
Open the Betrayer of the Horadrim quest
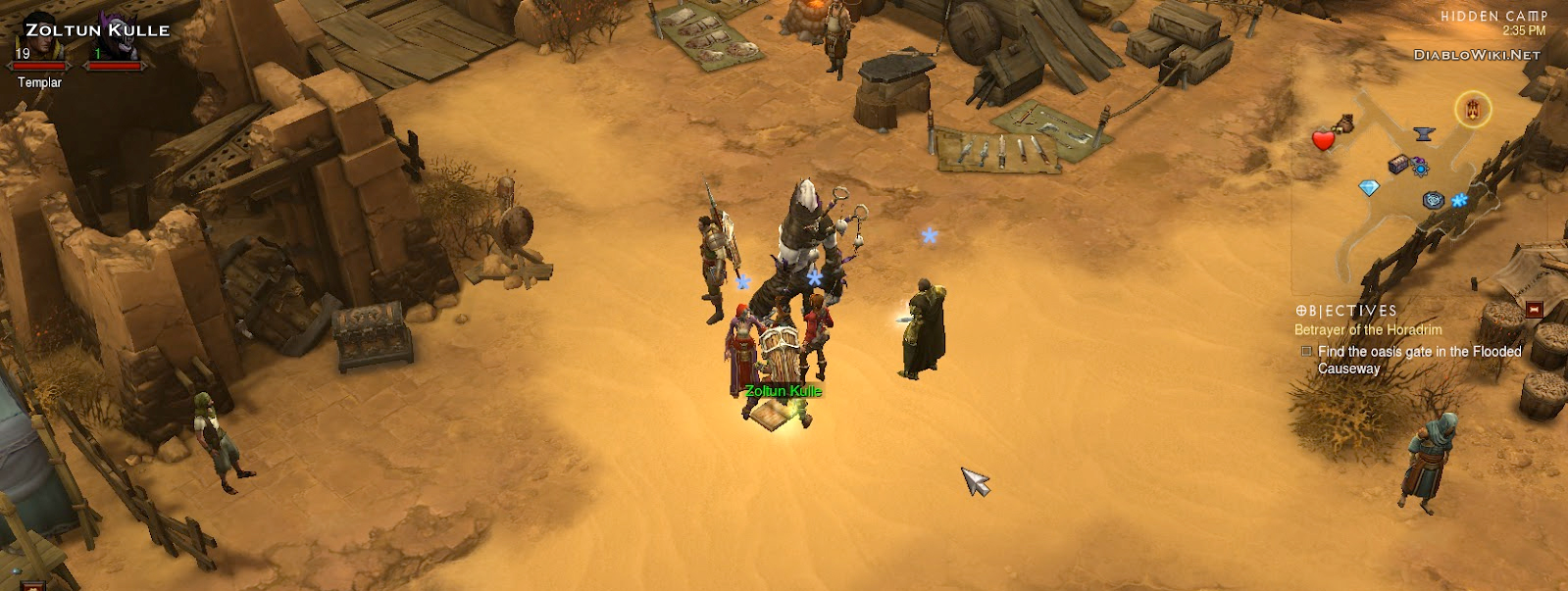1368,330
